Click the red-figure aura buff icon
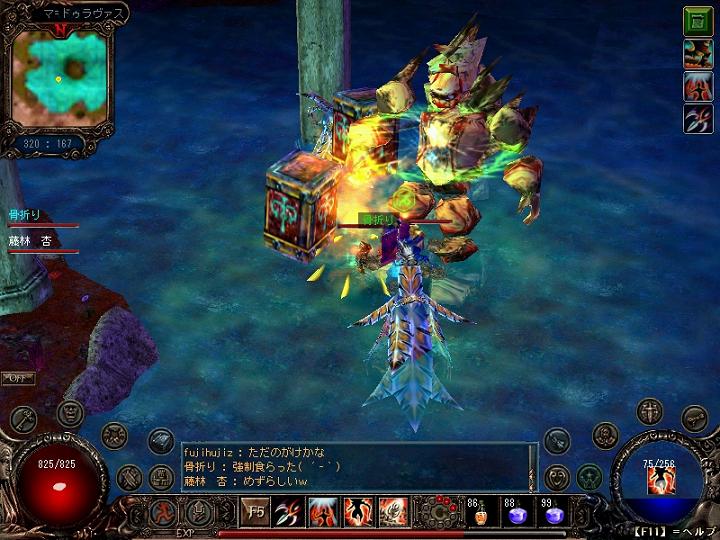The width and height of the screenshot is (720, 540). click(697, 86)
